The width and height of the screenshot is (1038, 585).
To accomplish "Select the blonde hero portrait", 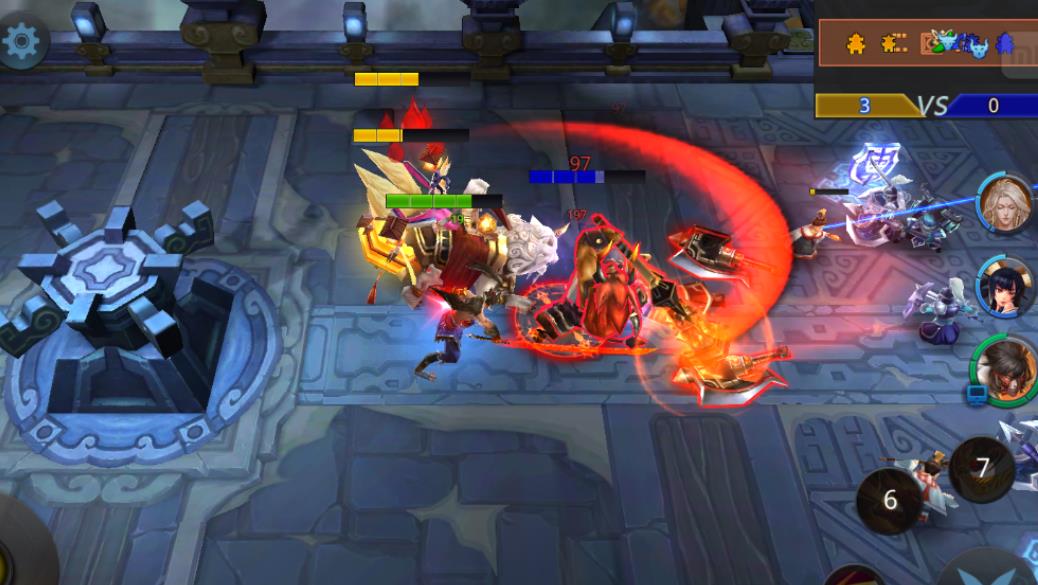I will [x=1004, y=201].
